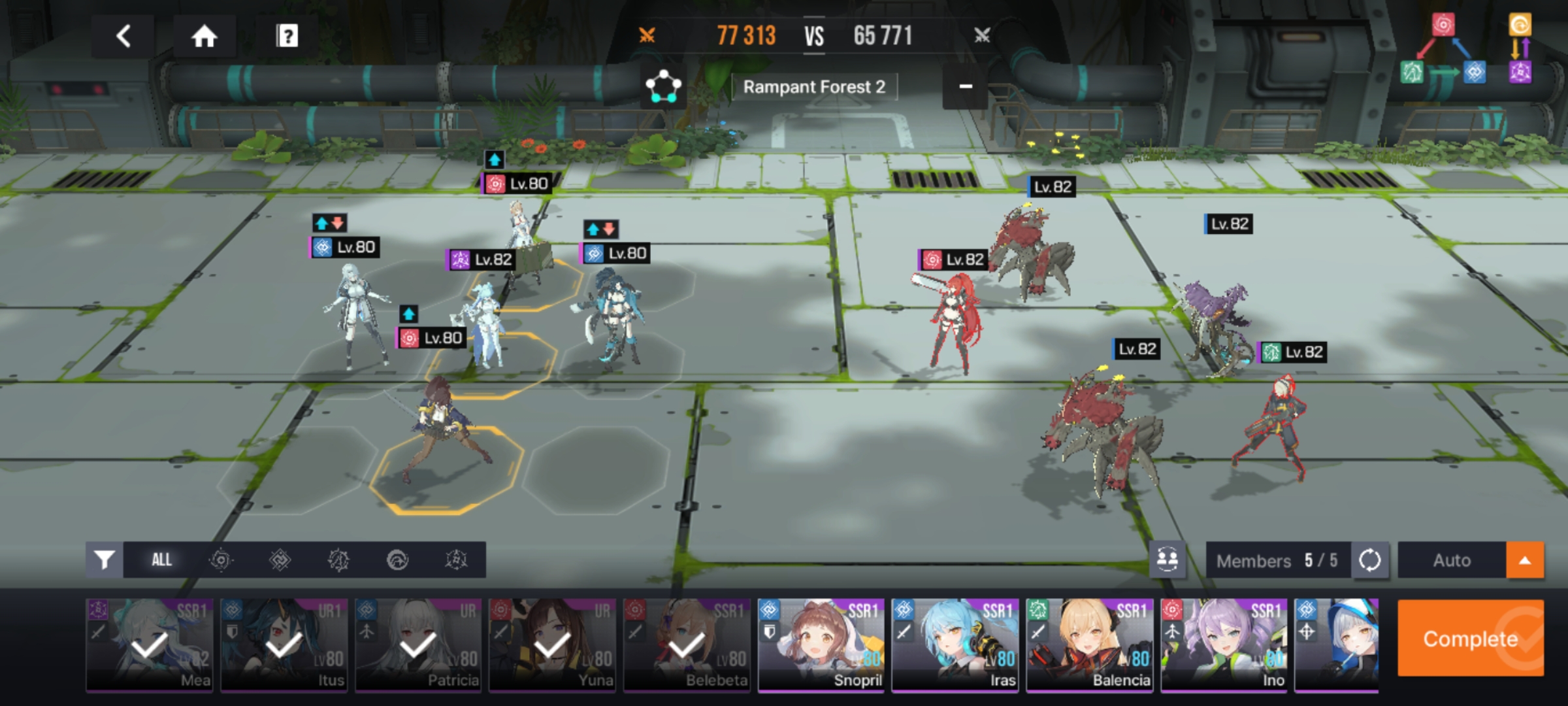Pick Ino from the roster
The height and width of the screenshot is (706, 1568).
tap(1224, 645)
